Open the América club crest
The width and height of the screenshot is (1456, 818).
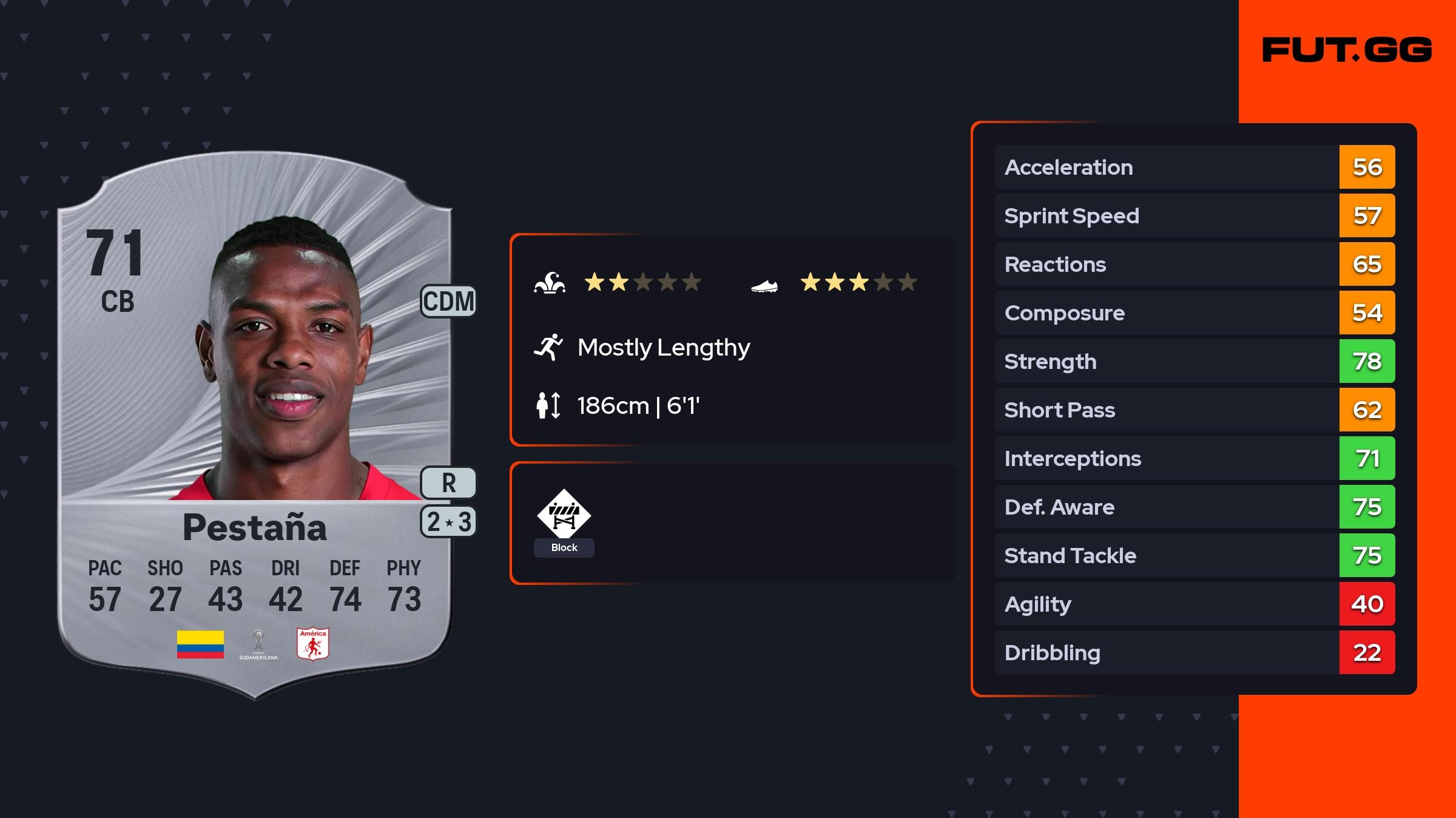313,644
